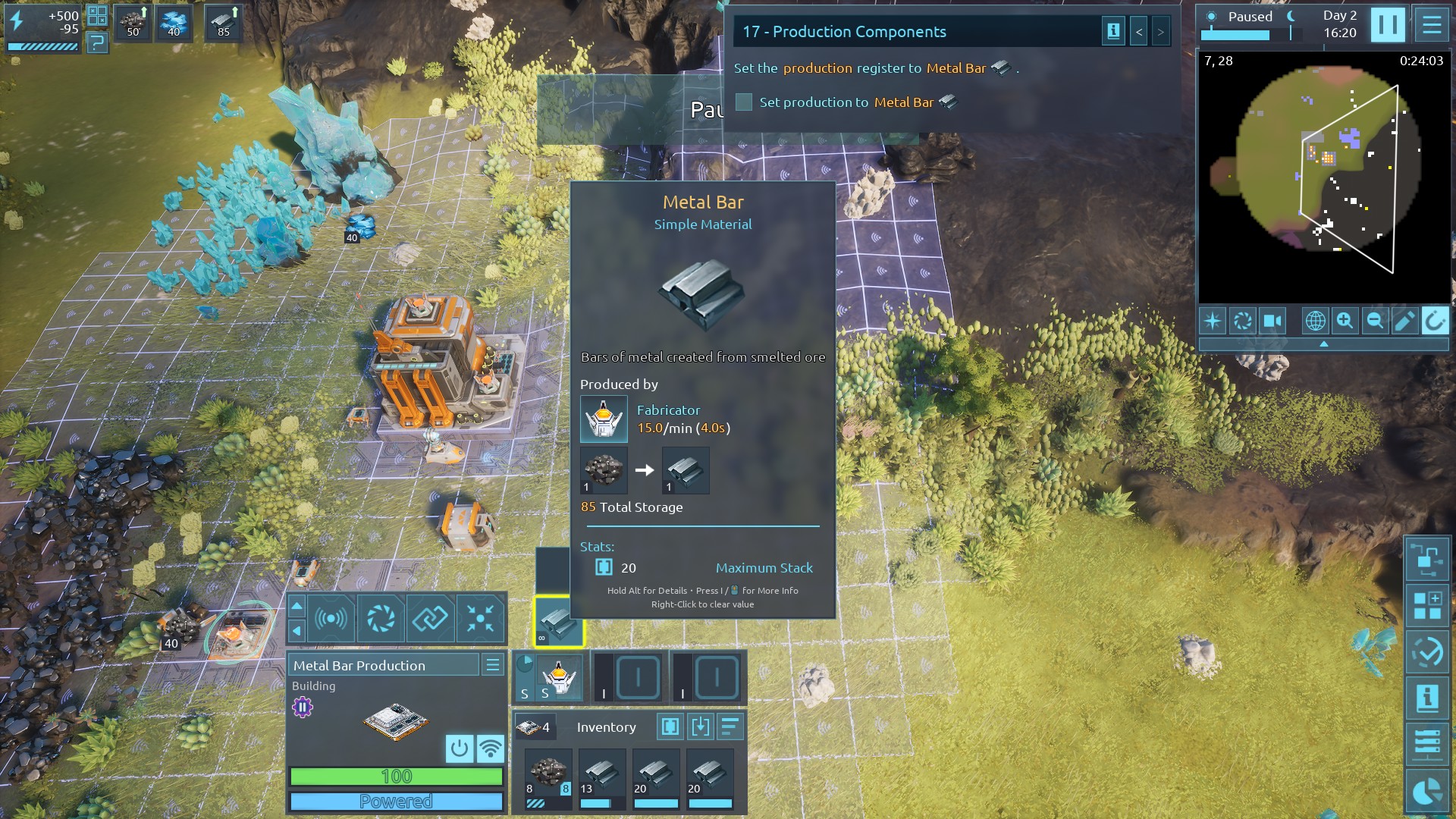This screenshot has width=1456, height=819.
Task: Open the main hamburger menu
Action: (x=1432, y=25)
